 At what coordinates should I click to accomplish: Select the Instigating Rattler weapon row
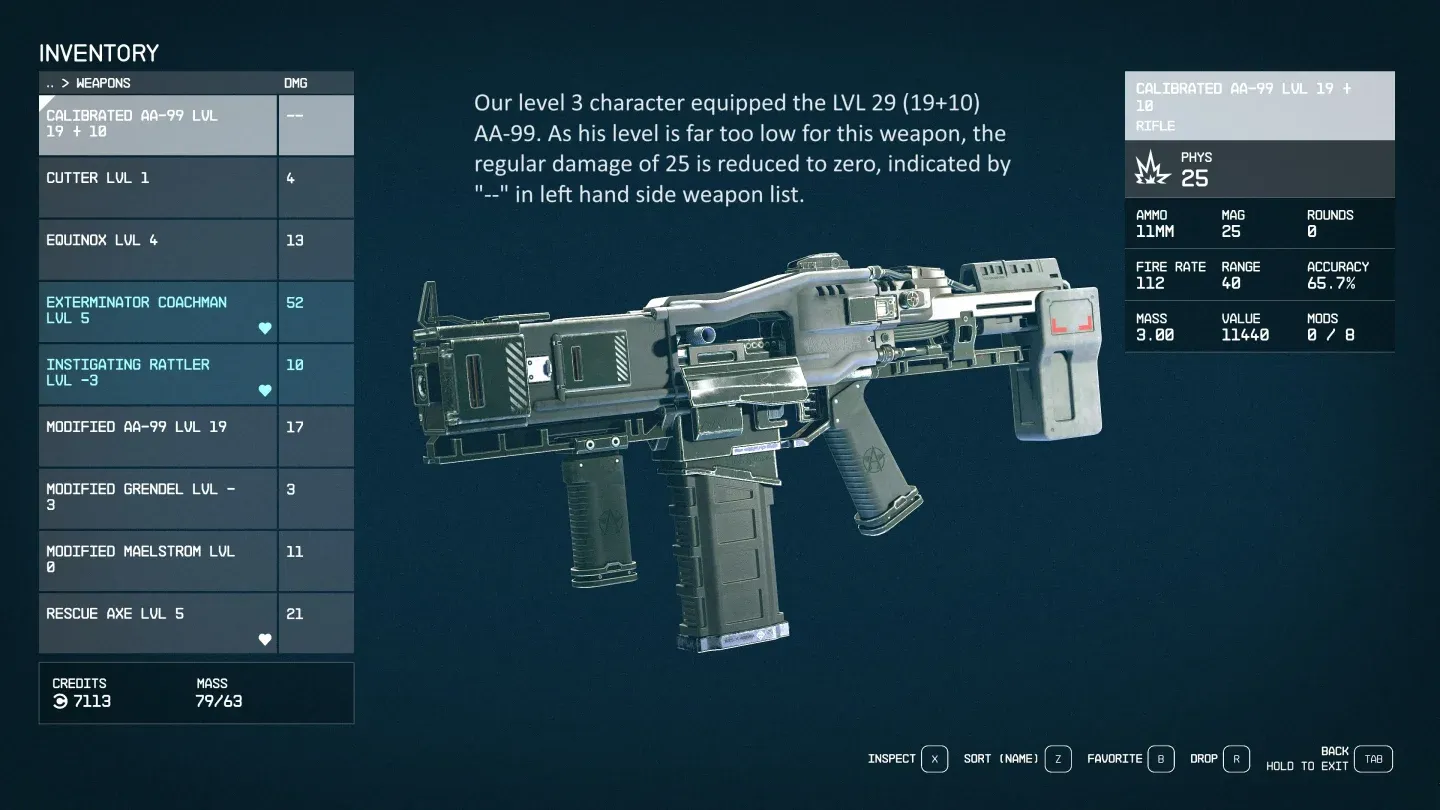click(x=158, y=374)
